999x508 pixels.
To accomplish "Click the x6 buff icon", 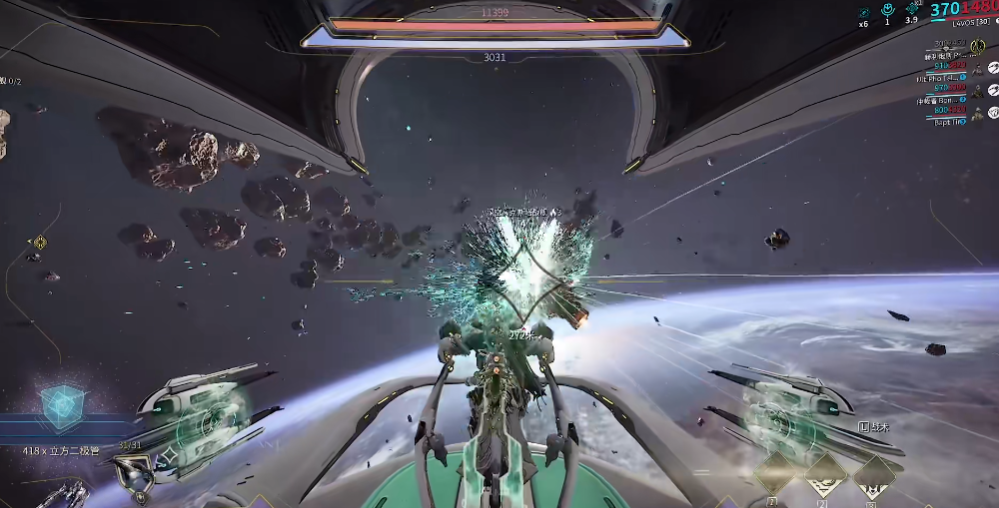I will [x=863, y=12].
